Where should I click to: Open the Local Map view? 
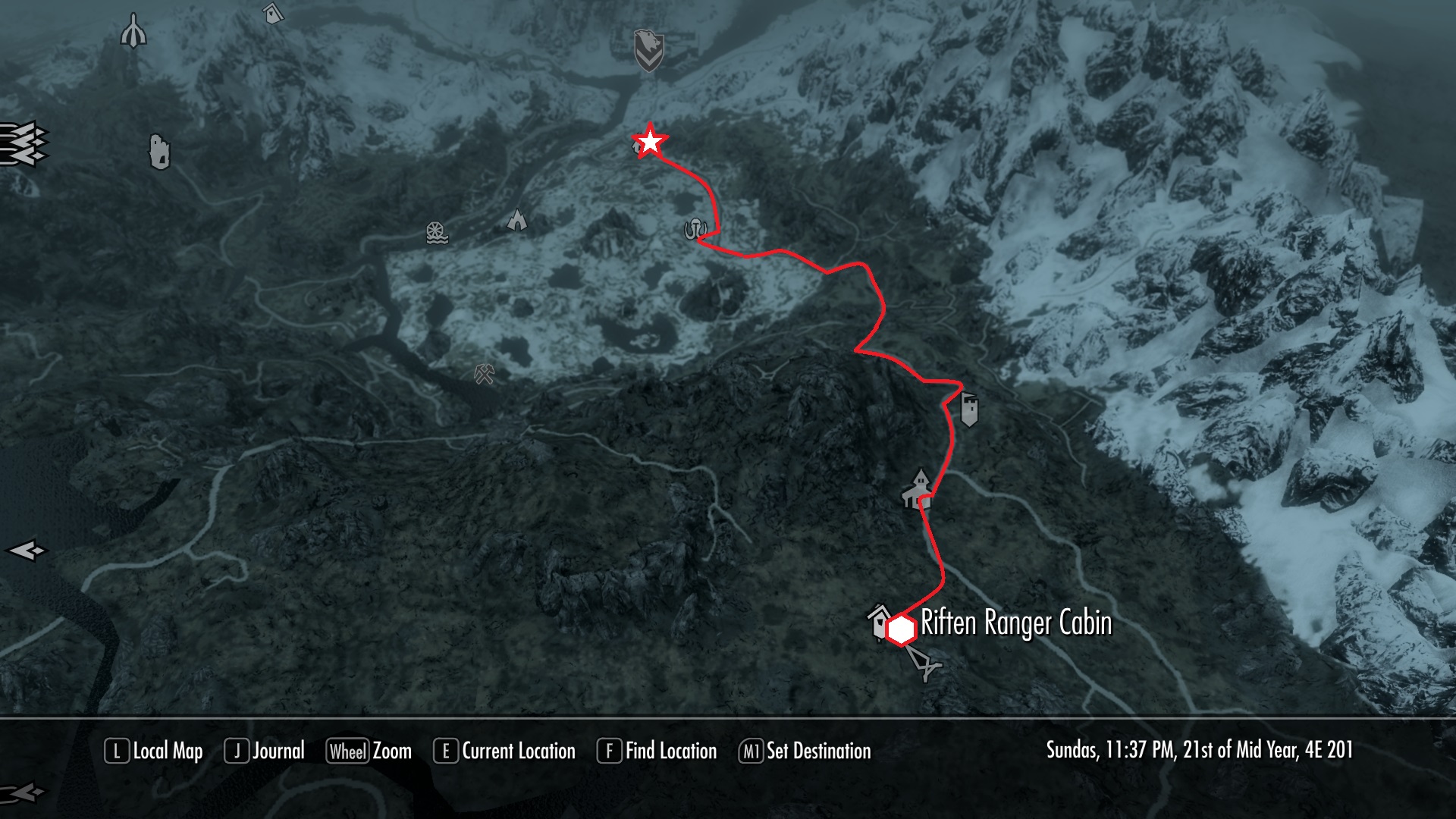click(154, 751)
